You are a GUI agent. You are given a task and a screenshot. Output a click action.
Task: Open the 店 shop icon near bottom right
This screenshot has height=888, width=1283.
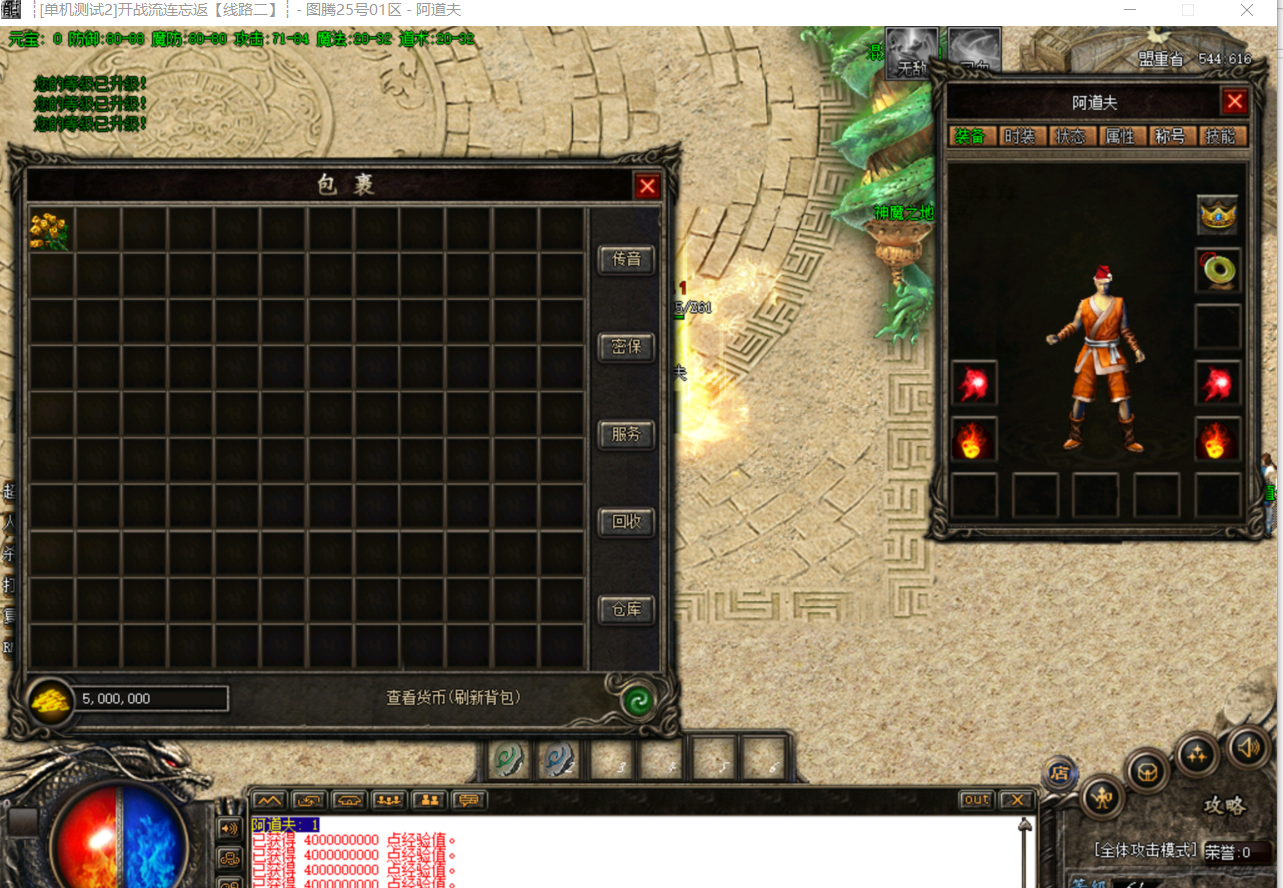(1060, 772)
